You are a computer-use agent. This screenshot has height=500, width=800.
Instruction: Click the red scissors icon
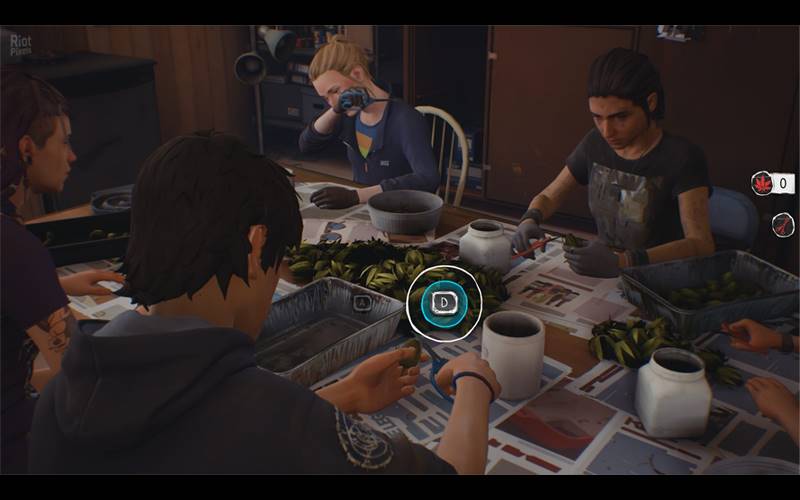(x=783, y=224)
